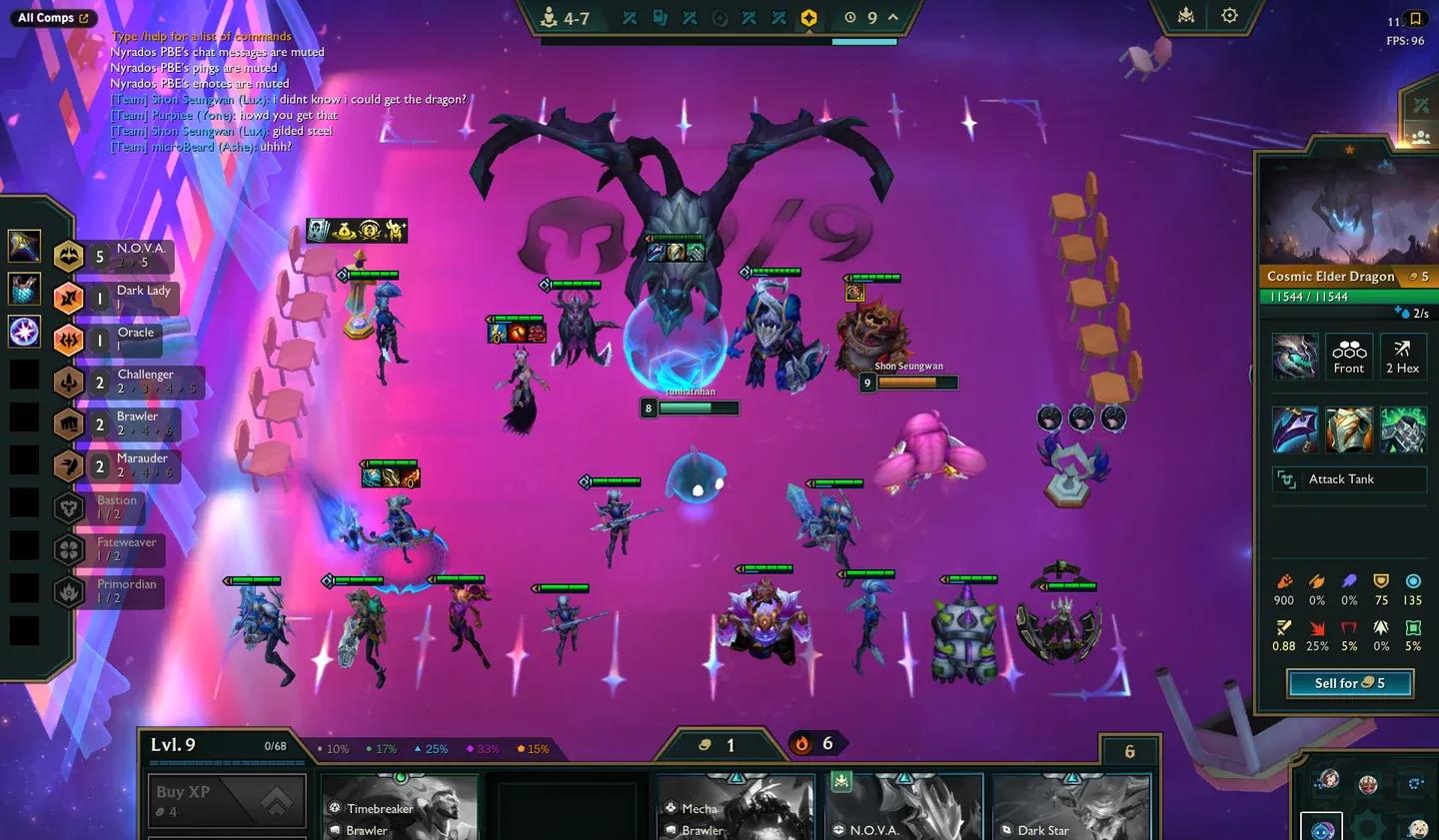
Task: Expand the chevron beside the round timer 9
Action: [892, 17]
